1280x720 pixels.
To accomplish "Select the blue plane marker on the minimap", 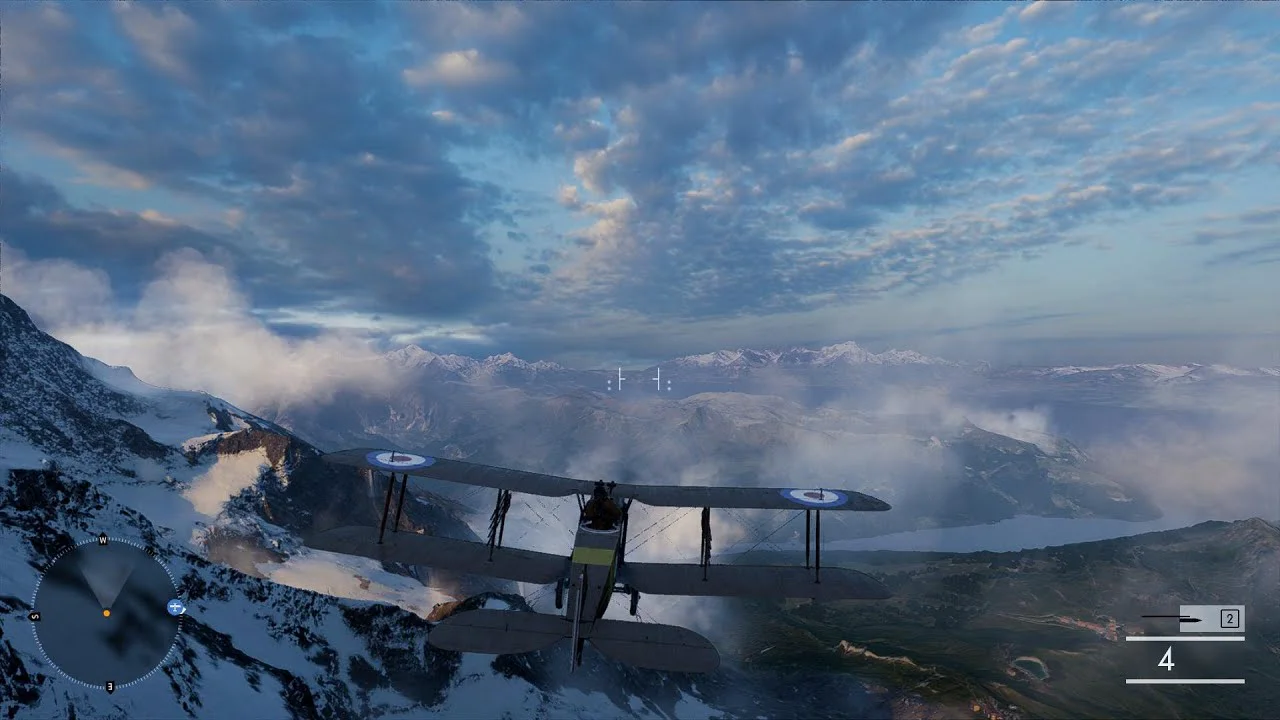I will click(176, 607).
